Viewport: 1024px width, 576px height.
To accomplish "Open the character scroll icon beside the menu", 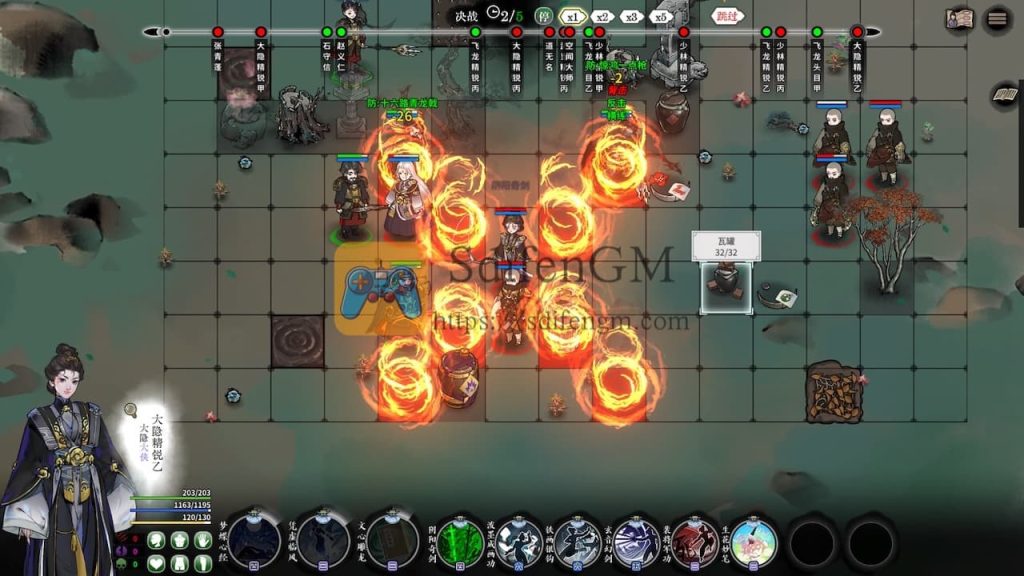I will (x=960, y=18).
